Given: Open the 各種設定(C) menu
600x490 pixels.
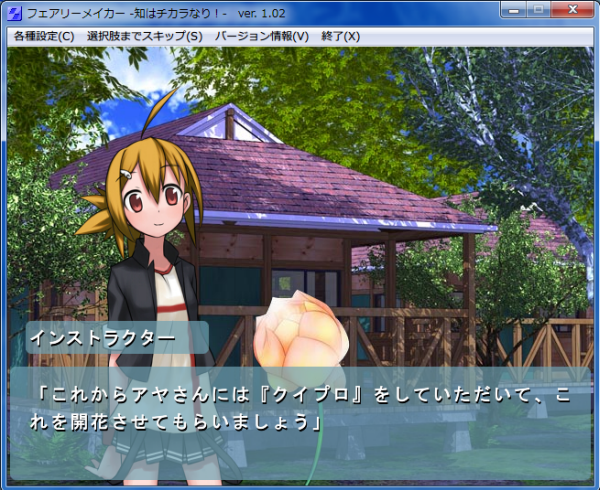Looking at the screenshot, I should (x=44, y=36).
